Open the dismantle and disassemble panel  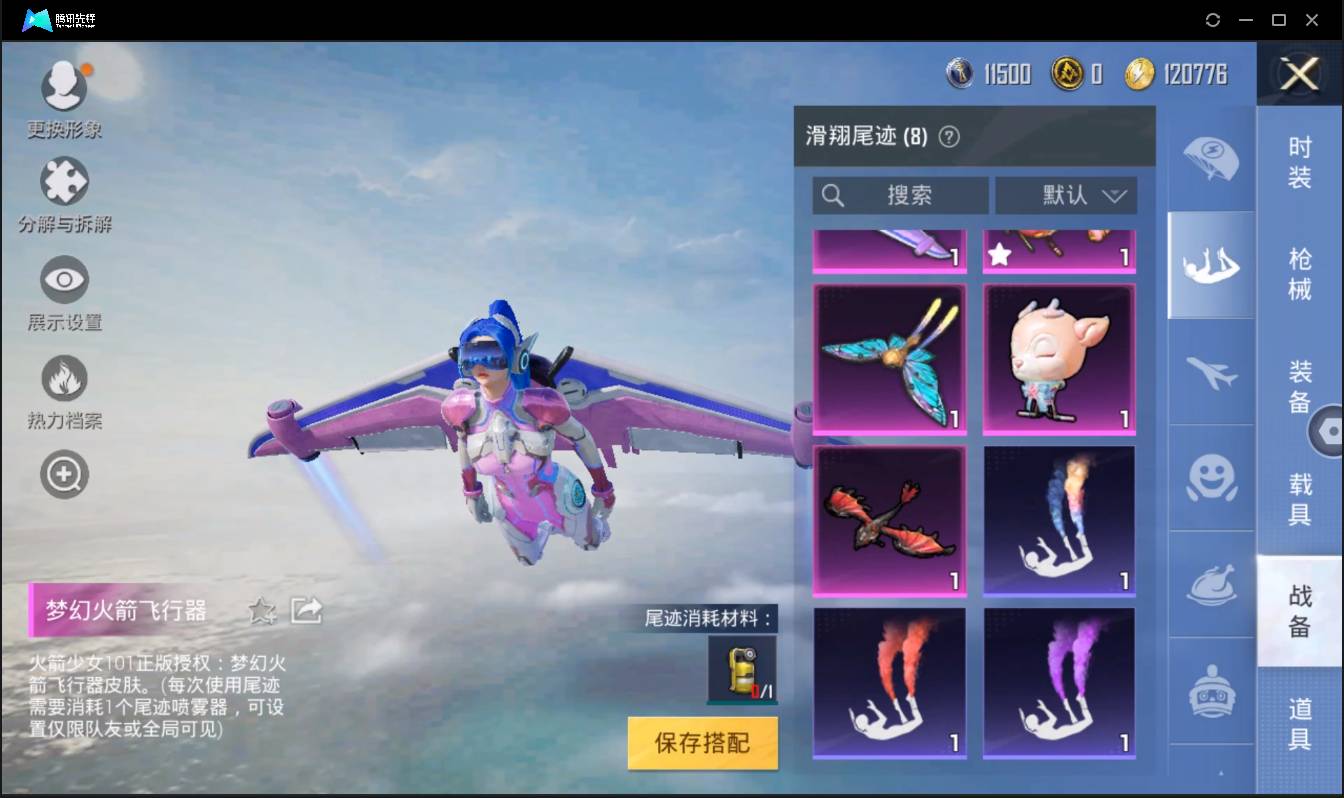pyautogui.click(x=64, y=183)
